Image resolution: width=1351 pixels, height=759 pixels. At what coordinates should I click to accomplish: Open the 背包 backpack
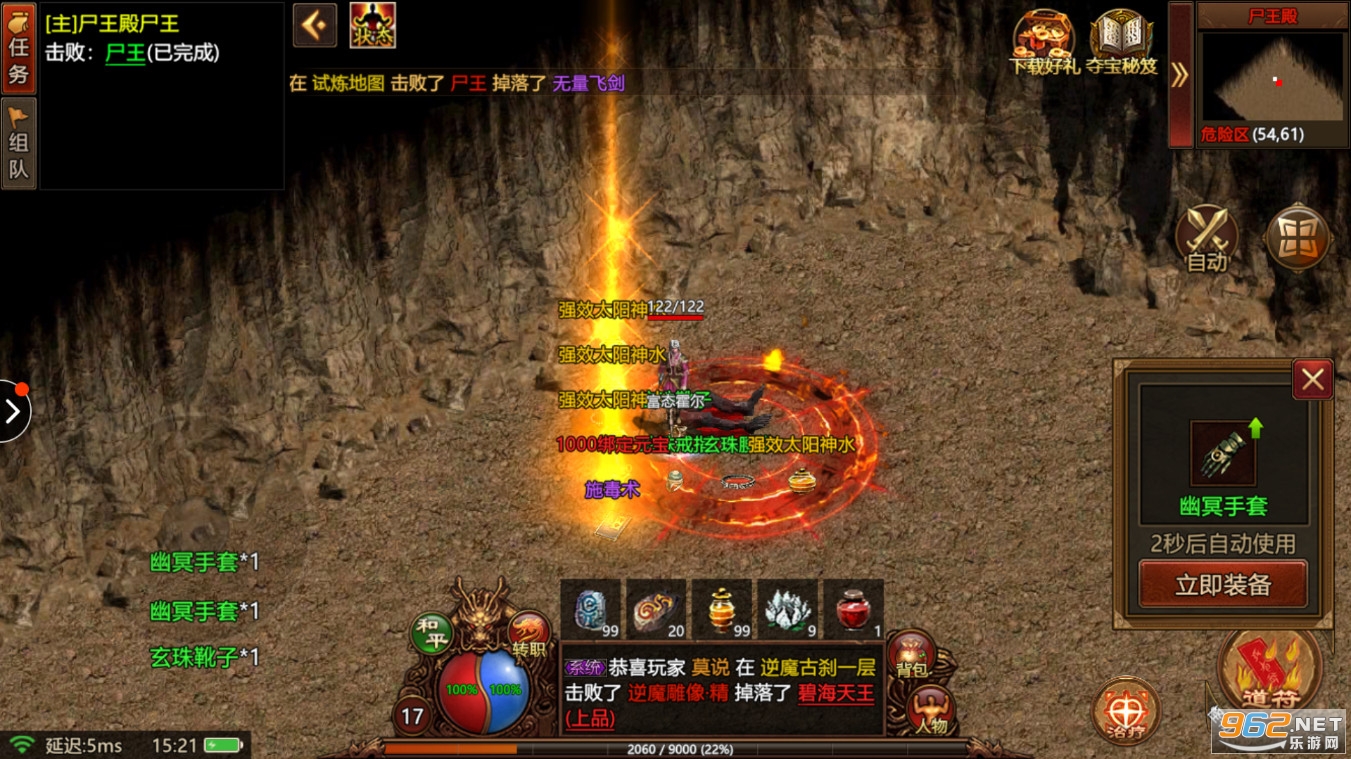(911, 656)
